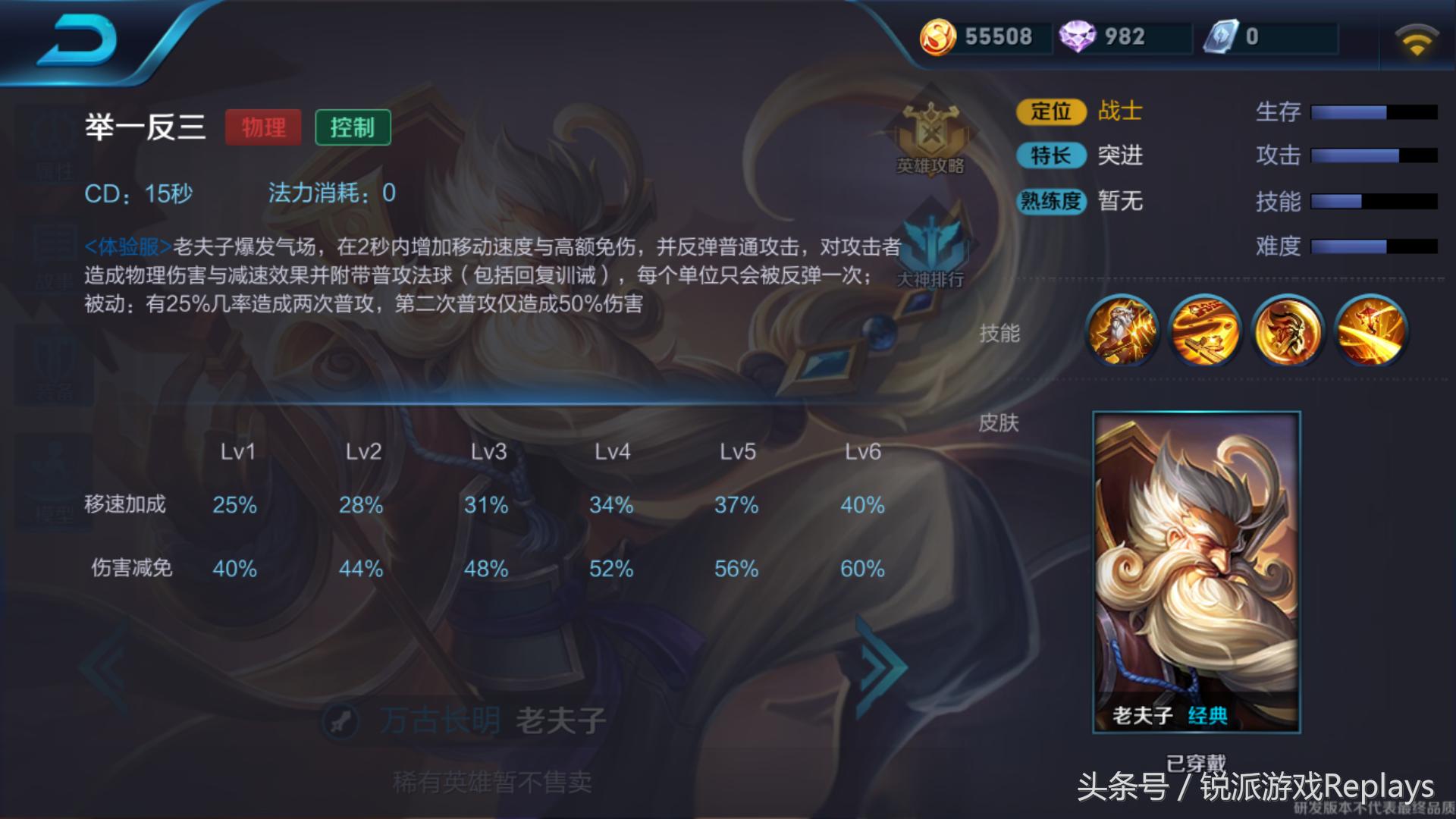
Task: Select the second golden skill icon
Action: point(1204,331)
